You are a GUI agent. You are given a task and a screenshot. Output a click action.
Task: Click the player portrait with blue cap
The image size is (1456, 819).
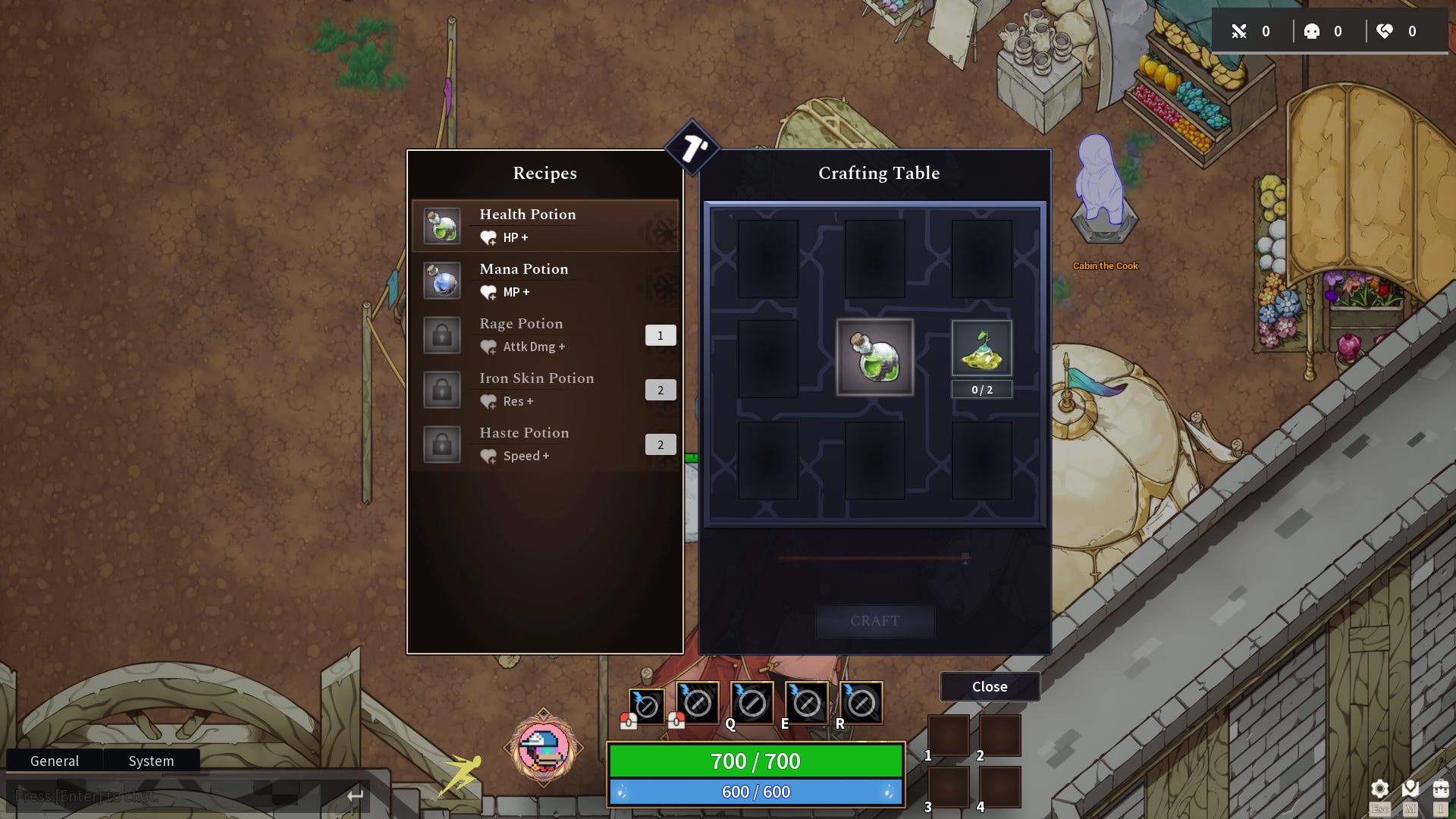tap(544, 748)
